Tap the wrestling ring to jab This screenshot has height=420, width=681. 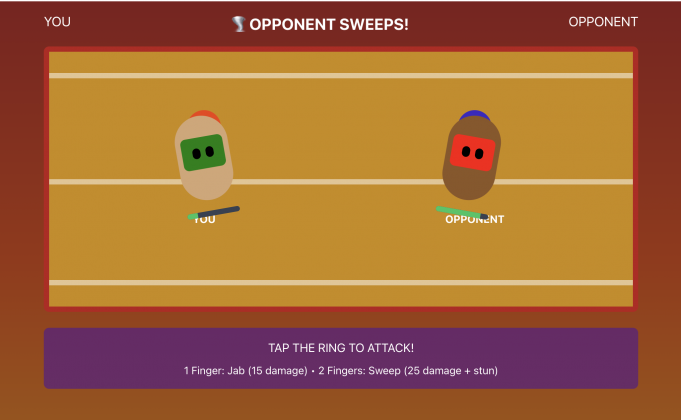point(340,250)
